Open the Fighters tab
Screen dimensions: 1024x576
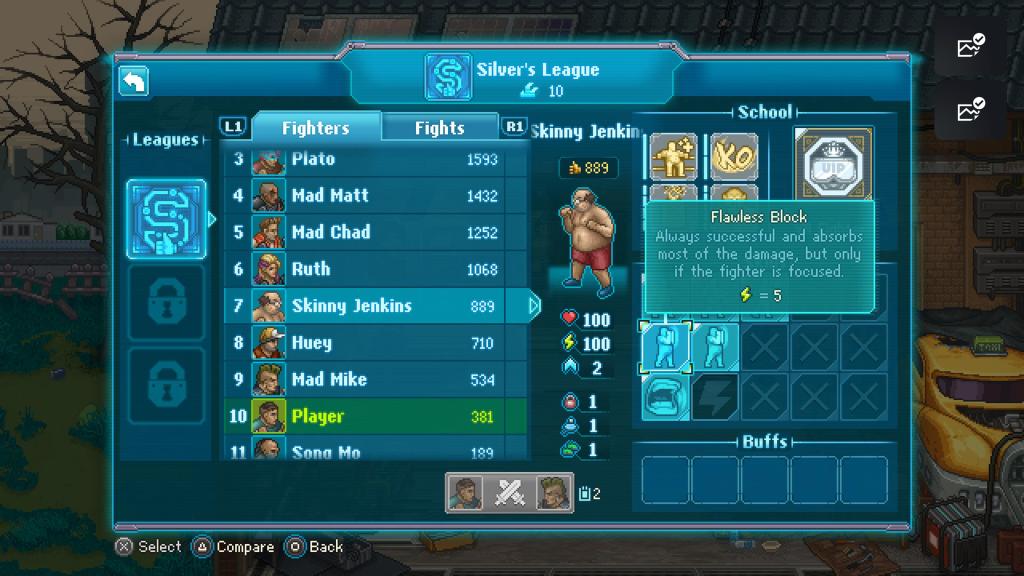coord(315,128)
